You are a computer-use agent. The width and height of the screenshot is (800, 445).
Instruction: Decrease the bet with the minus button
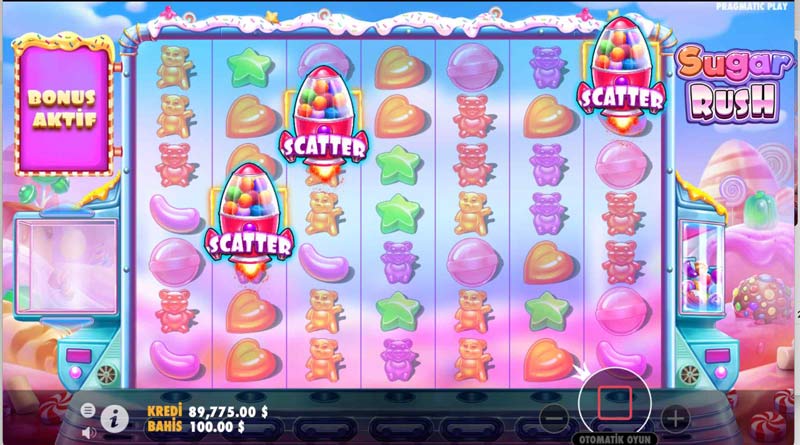pyautogui.click(x=550, y=416)
